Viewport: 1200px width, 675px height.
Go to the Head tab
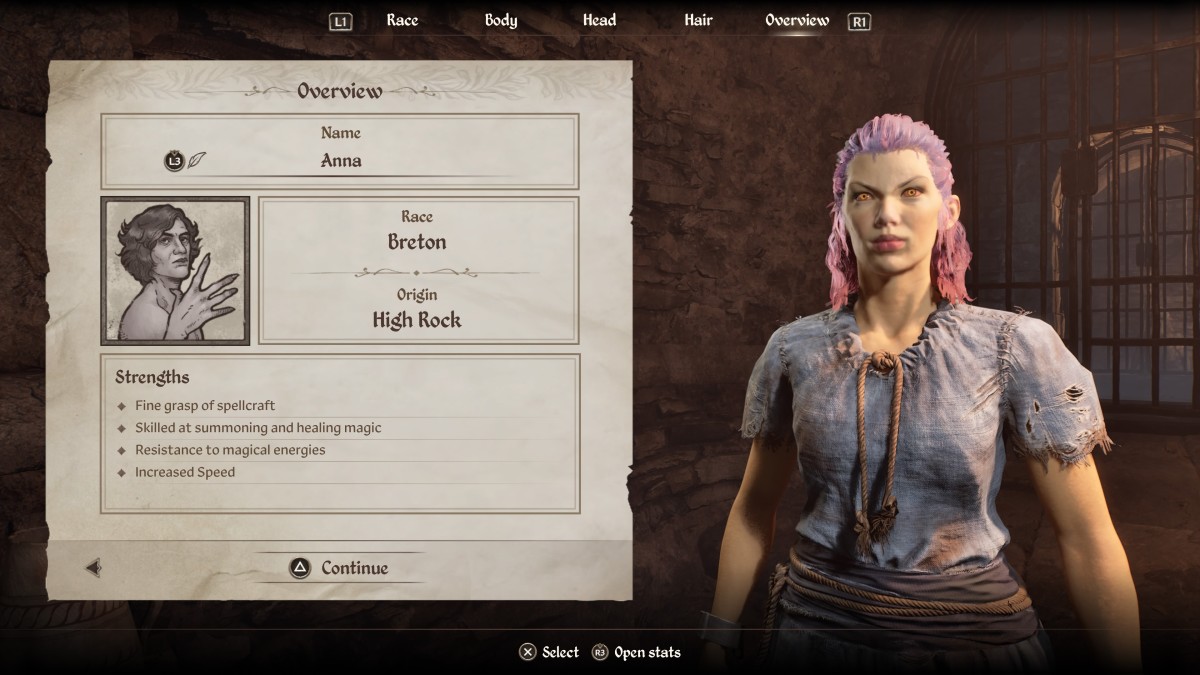599,20
